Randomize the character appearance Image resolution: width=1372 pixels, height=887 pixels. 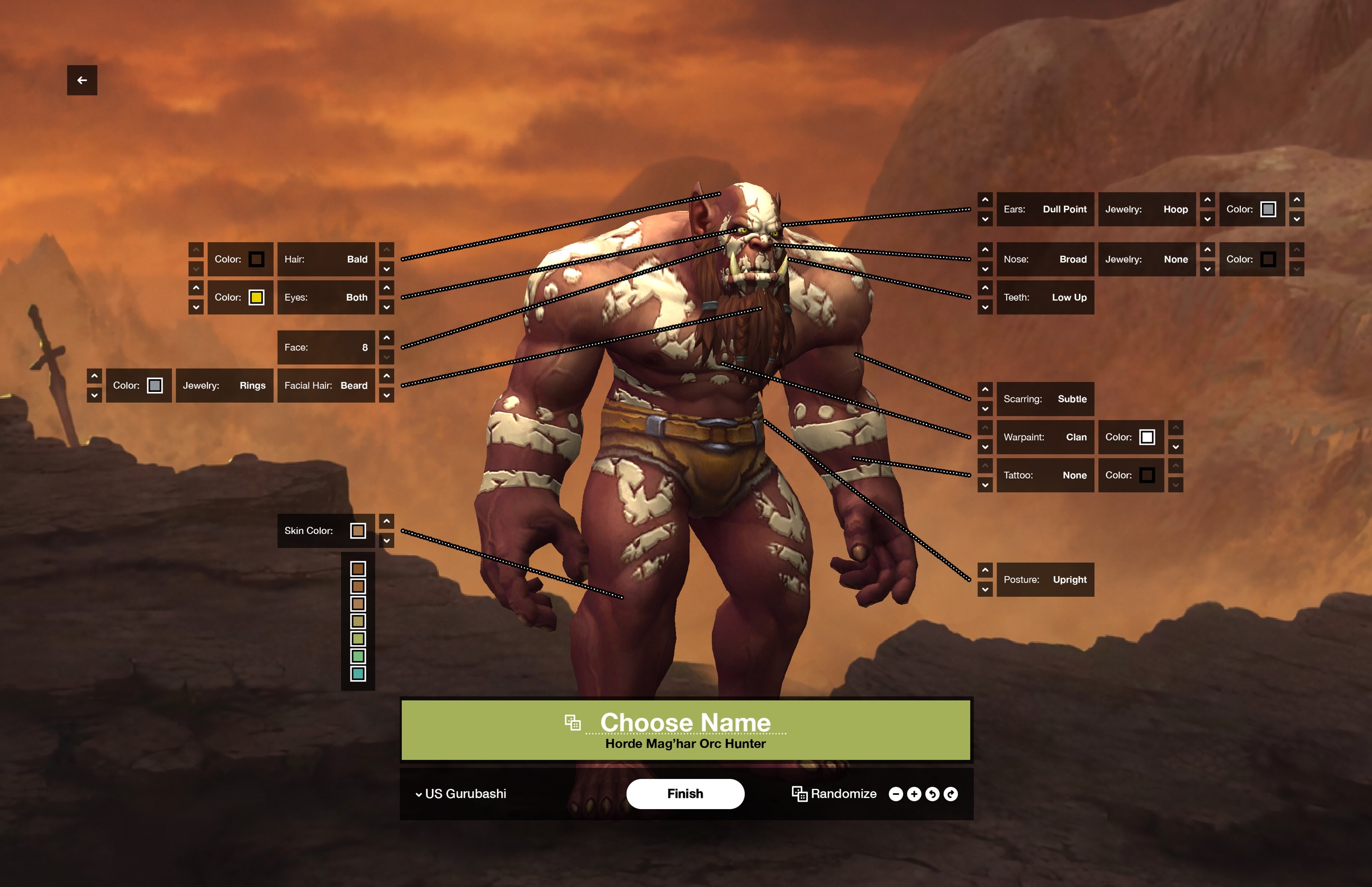[834, 794]
